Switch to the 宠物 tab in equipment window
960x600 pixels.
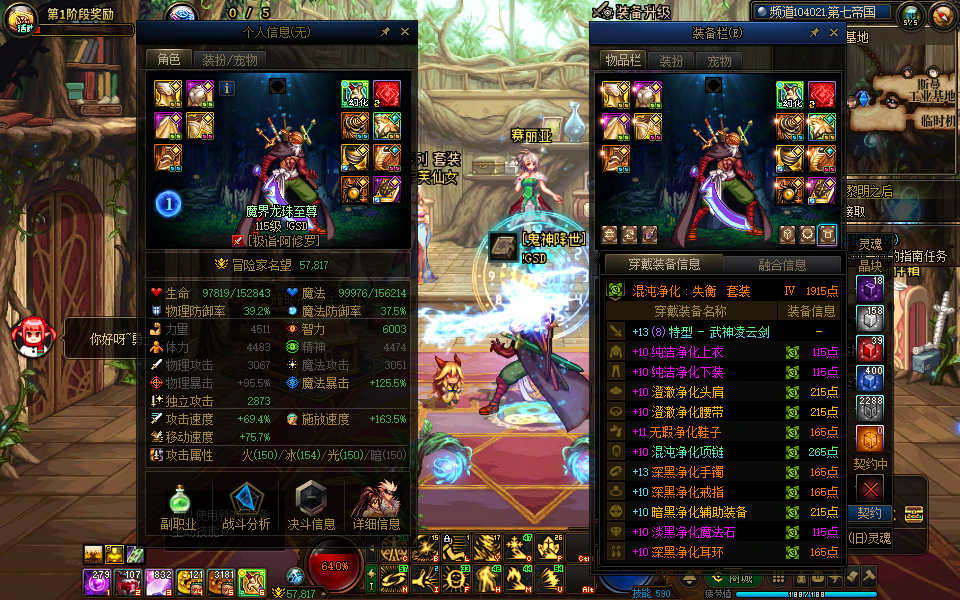719,61
